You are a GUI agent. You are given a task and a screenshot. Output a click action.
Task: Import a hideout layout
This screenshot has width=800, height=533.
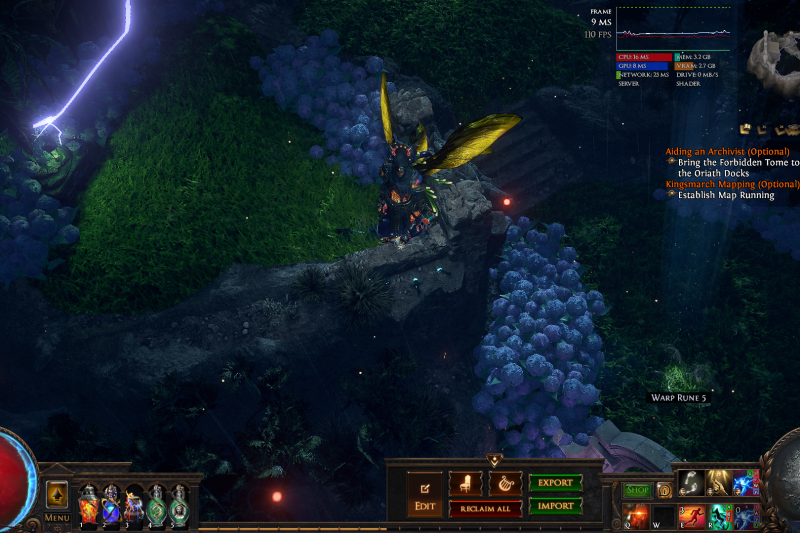555,506
